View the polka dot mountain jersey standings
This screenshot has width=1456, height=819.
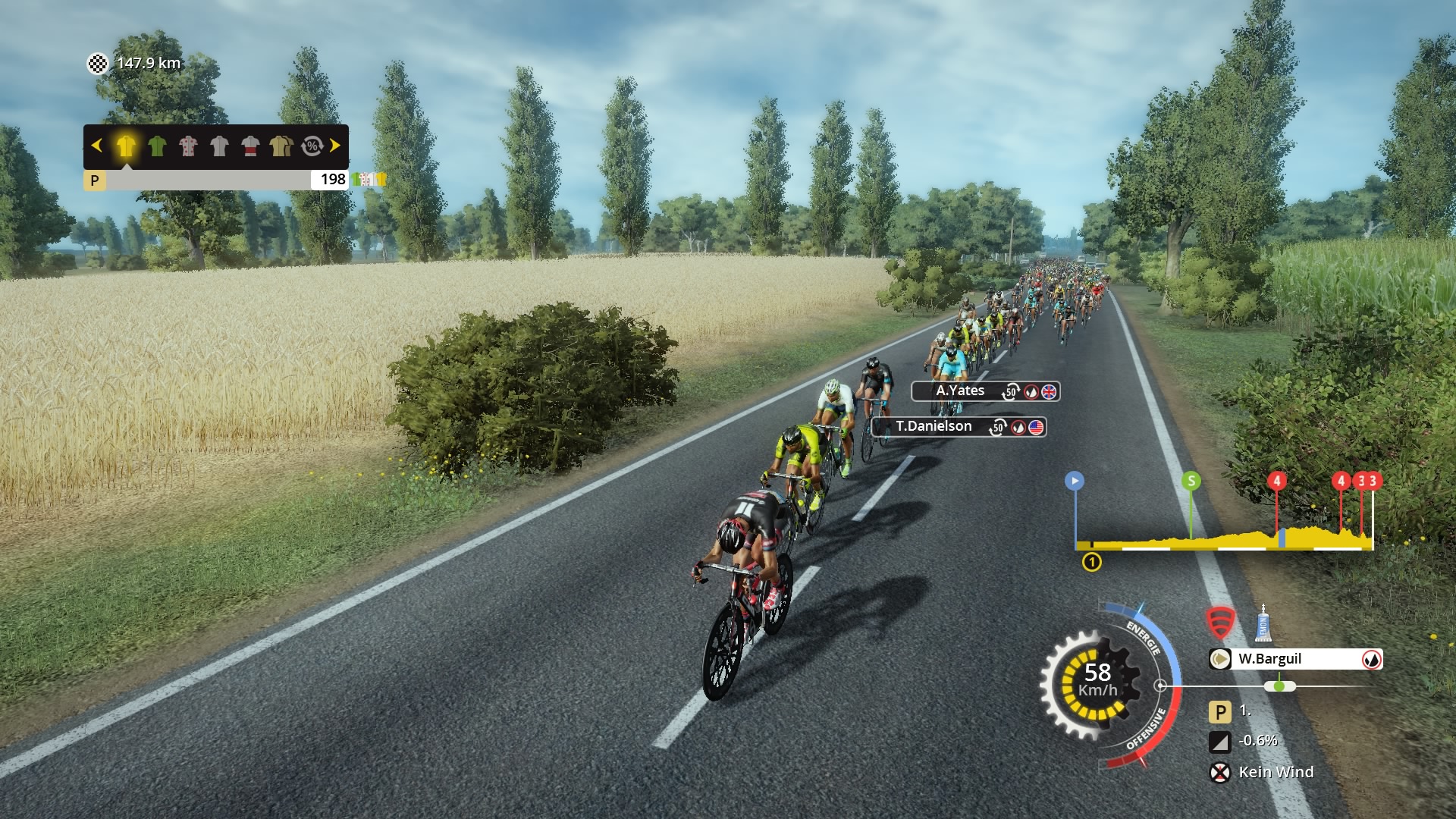(189, 146)
